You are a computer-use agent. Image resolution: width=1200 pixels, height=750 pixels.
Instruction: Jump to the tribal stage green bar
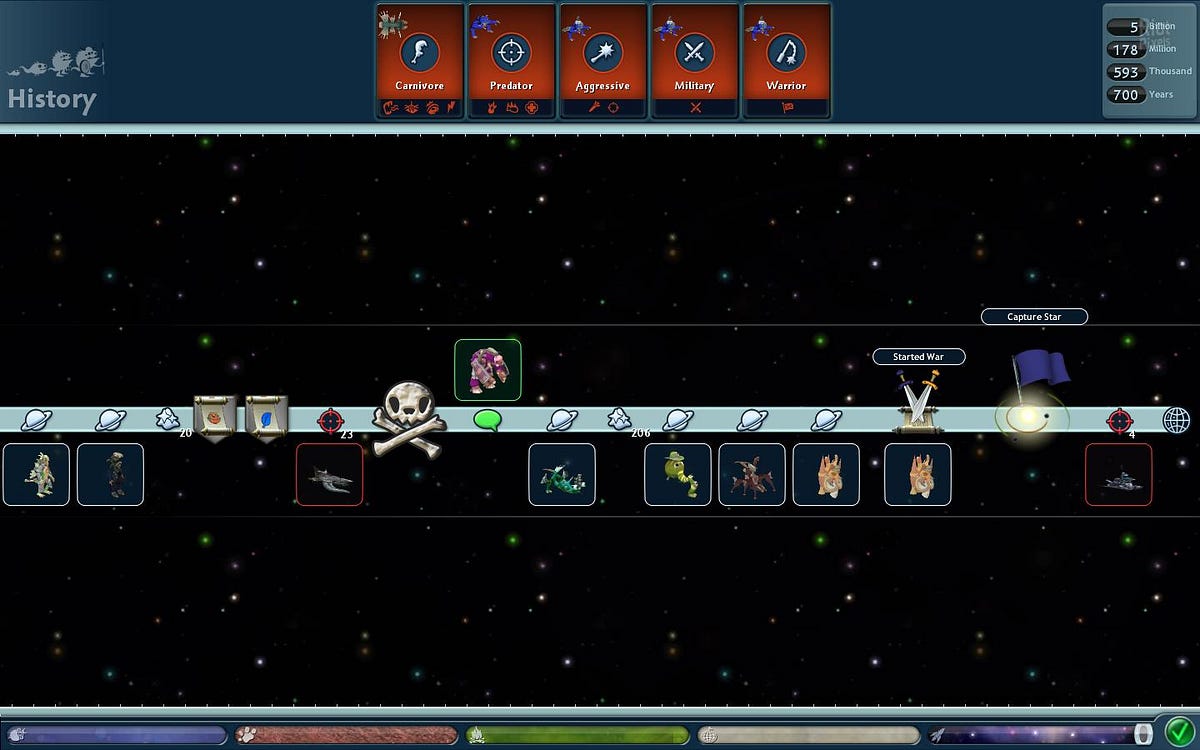tap(578, 735)
